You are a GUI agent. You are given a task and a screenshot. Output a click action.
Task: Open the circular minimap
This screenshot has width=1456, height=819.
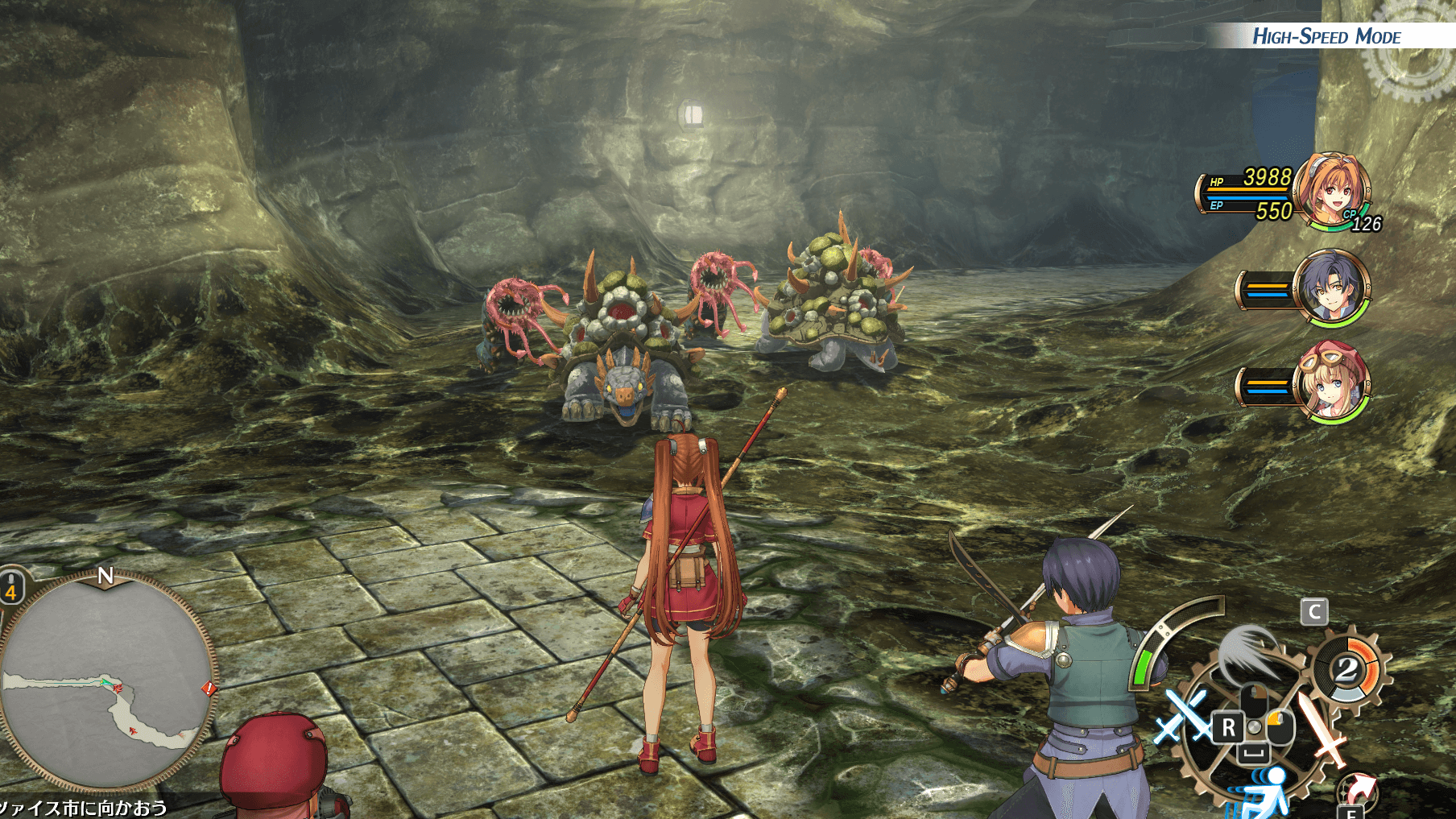(x=106, y=681)
